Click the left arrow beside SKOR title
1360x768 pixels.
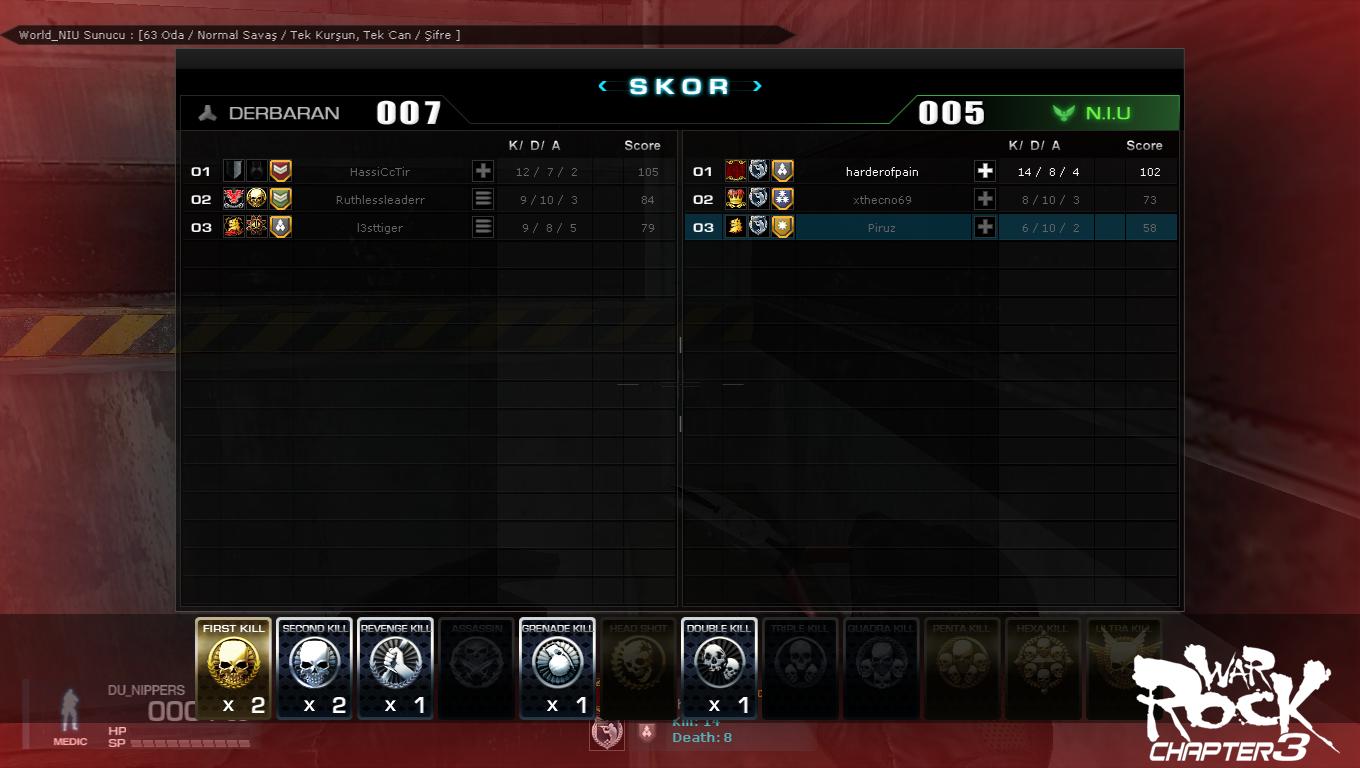602,86
